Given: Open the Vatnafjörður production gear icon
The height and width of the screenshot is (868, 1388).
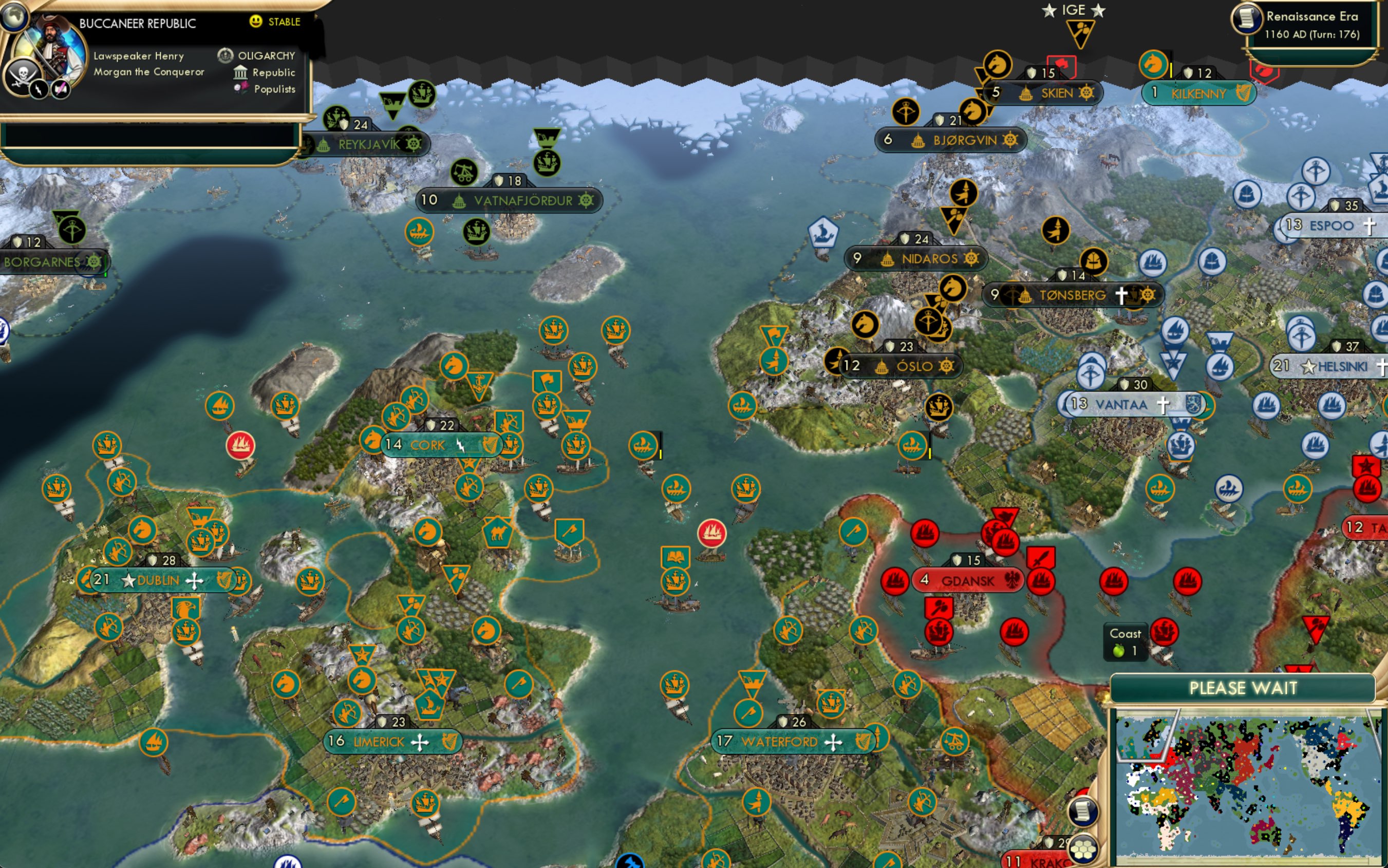Looking at the screenshot, I should click(x=586, y=201).
